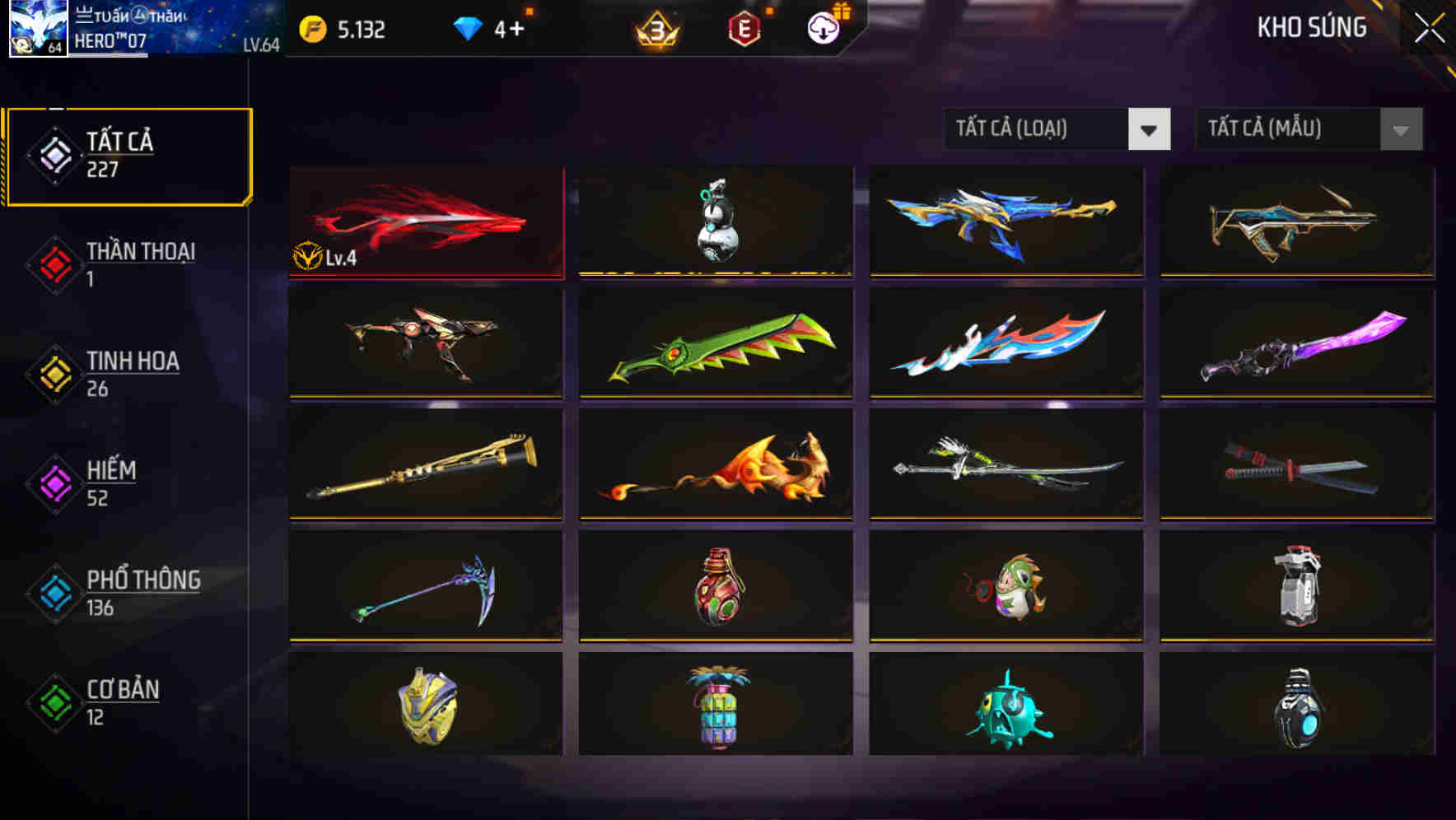
Task: Select the red Lv.4 weapon skin
Action: tap(427, 221)
